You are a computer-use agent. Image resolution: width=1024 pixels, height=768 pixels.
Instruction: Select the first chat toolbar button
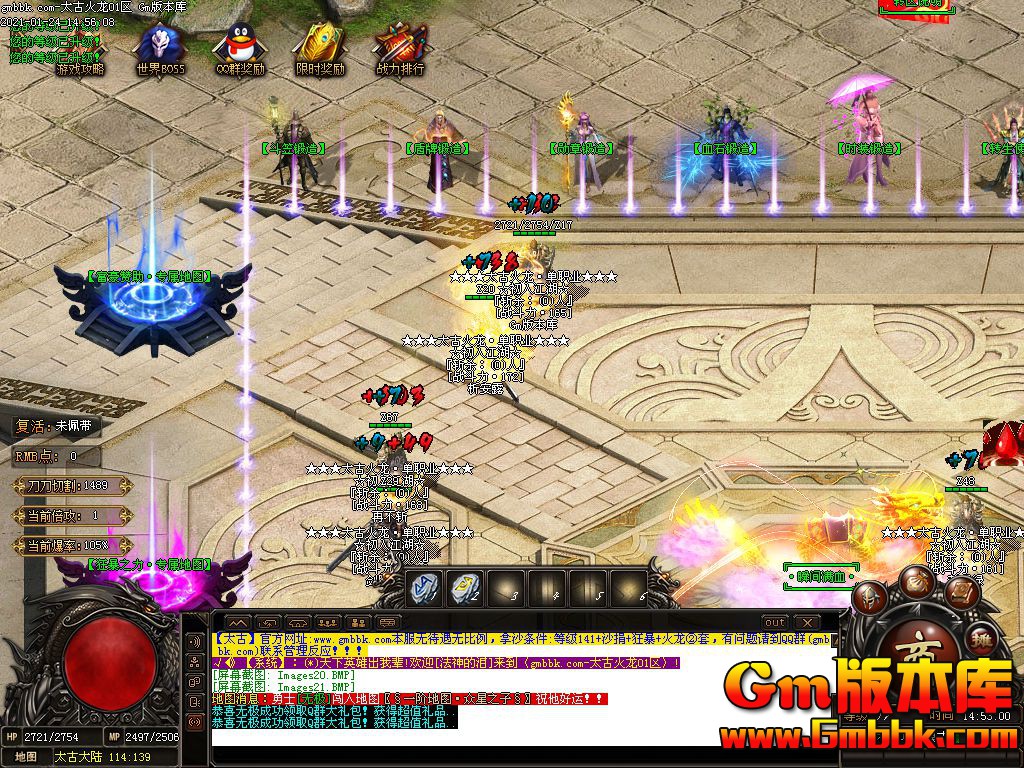[238, 622]
